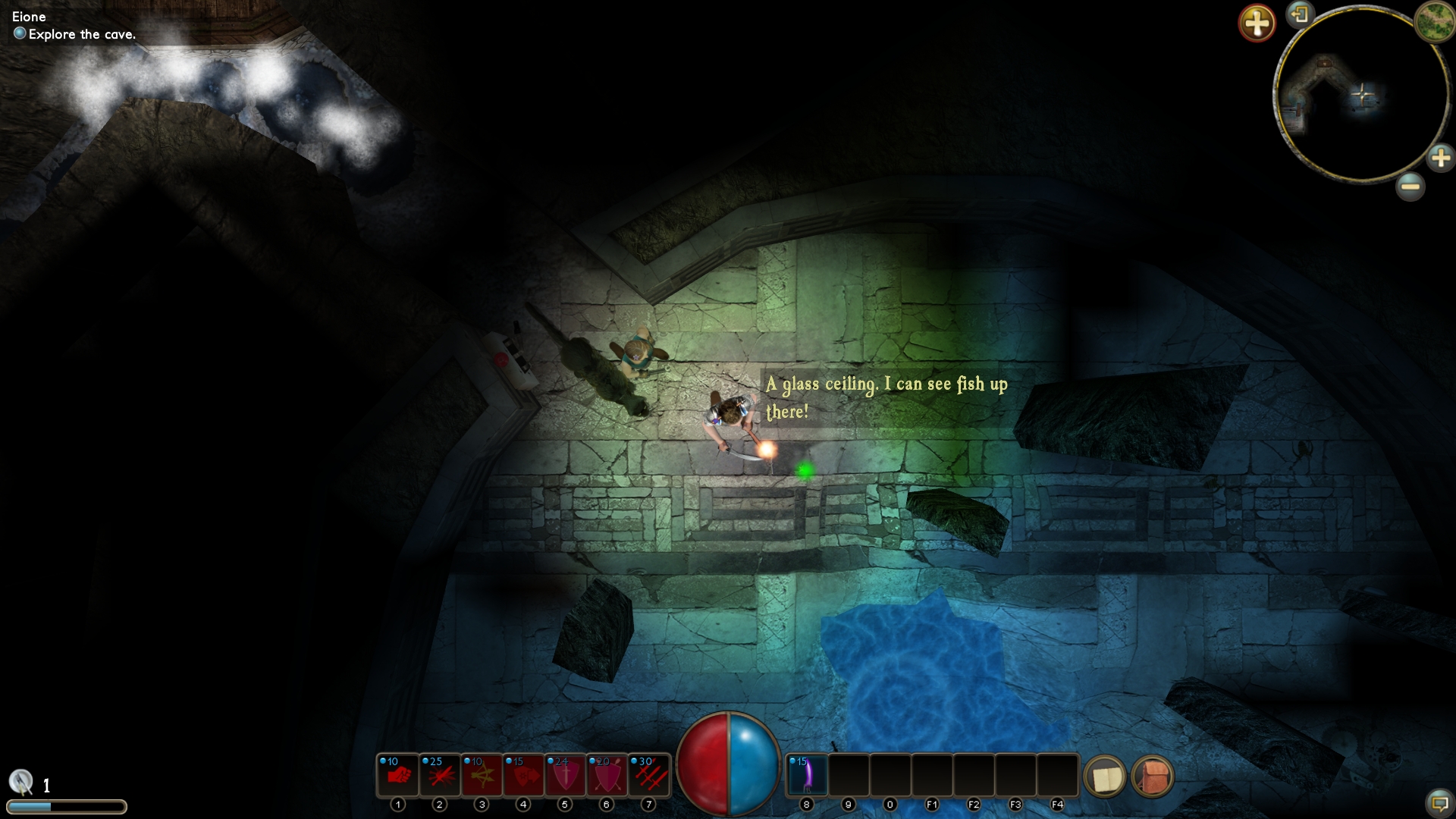Click the exit arrow button
This screenshot has height=819, width=1456.
click(1300, 14)
